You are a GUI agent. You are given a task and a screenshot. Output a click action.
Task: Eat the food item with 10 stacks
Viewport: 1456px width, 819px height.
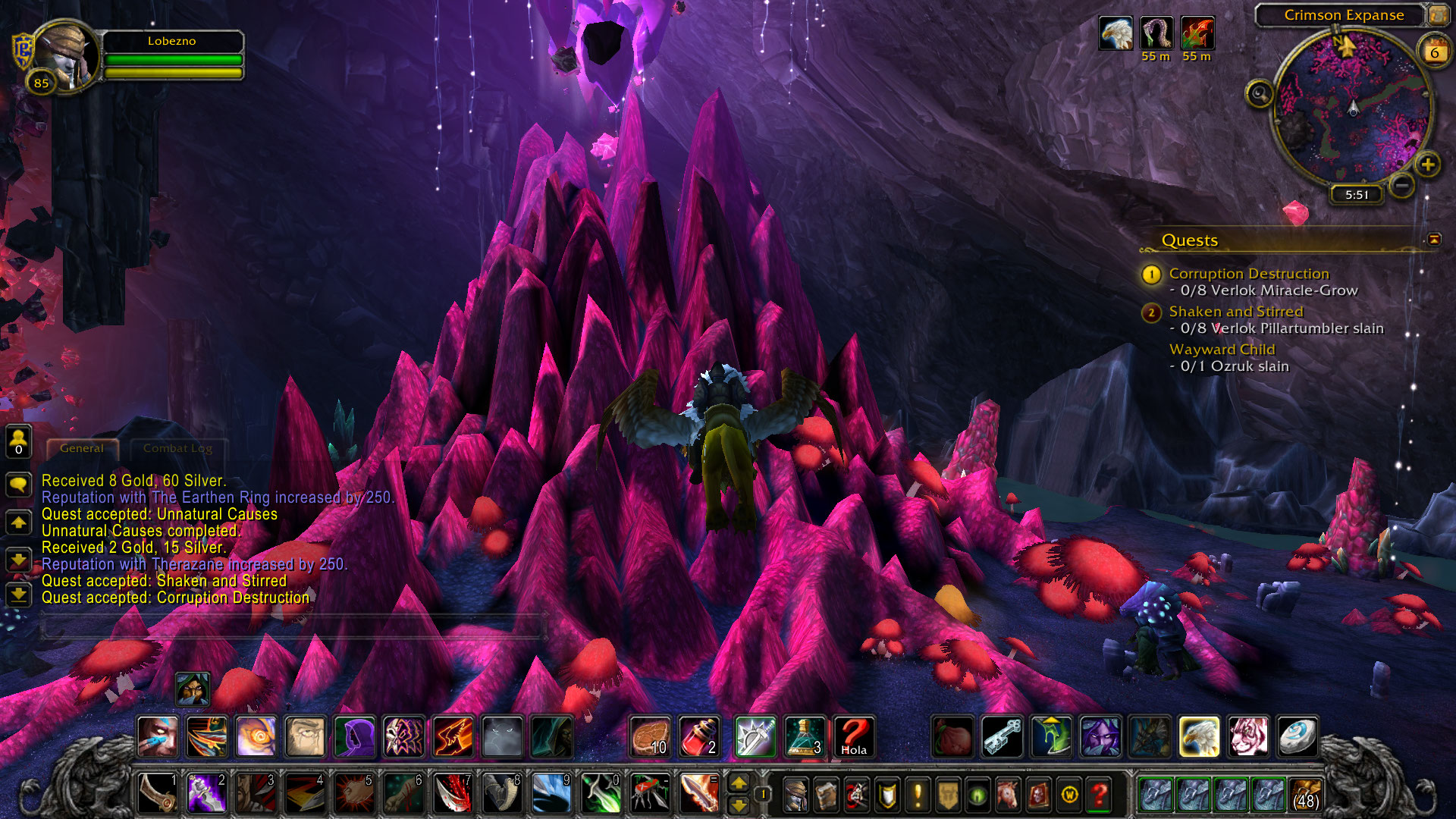point(650,737)
